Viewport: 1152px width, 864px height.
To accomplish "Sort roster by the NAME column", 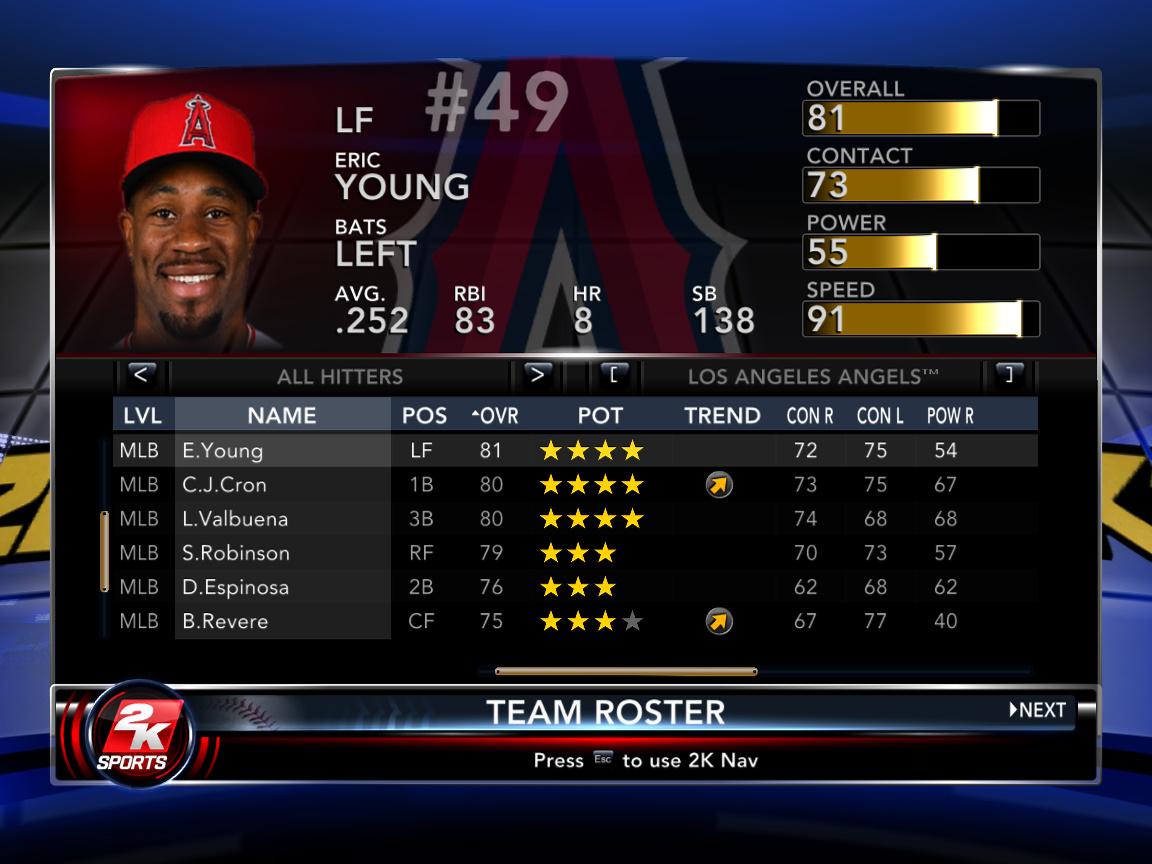I will [x=282, y=415].
